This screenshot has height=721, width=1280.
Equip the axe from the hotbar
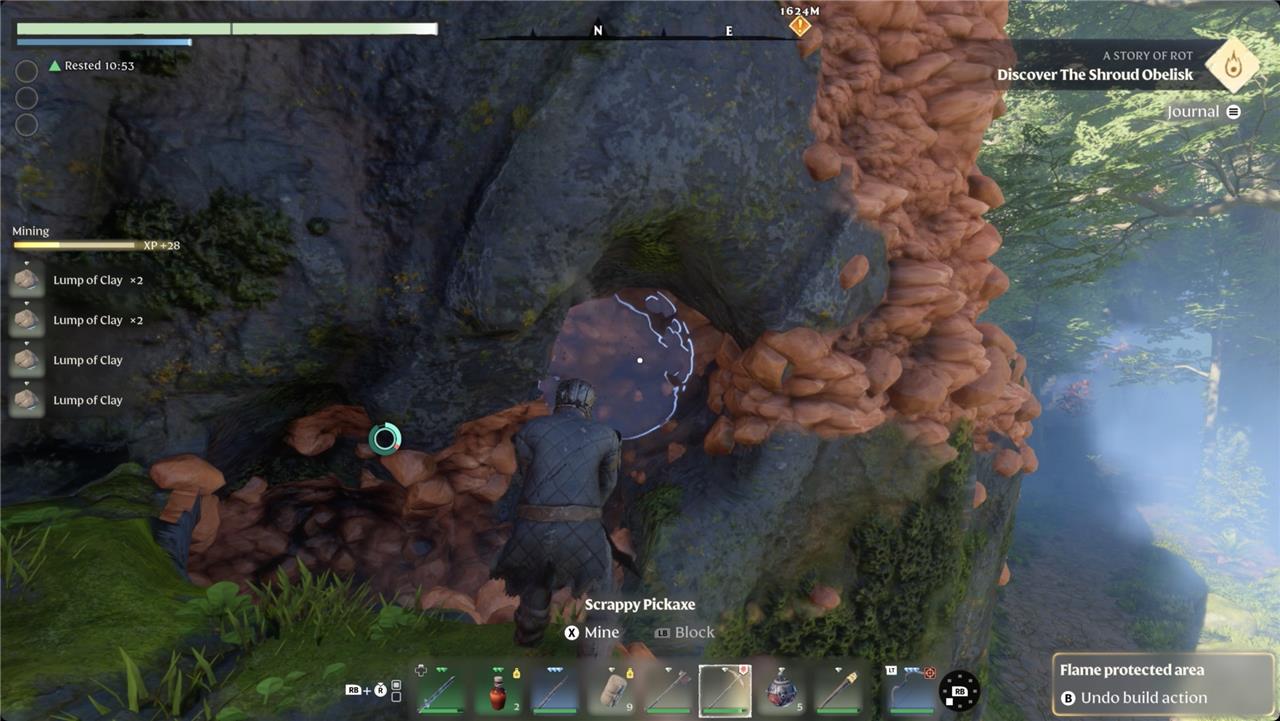click(668, 690)
